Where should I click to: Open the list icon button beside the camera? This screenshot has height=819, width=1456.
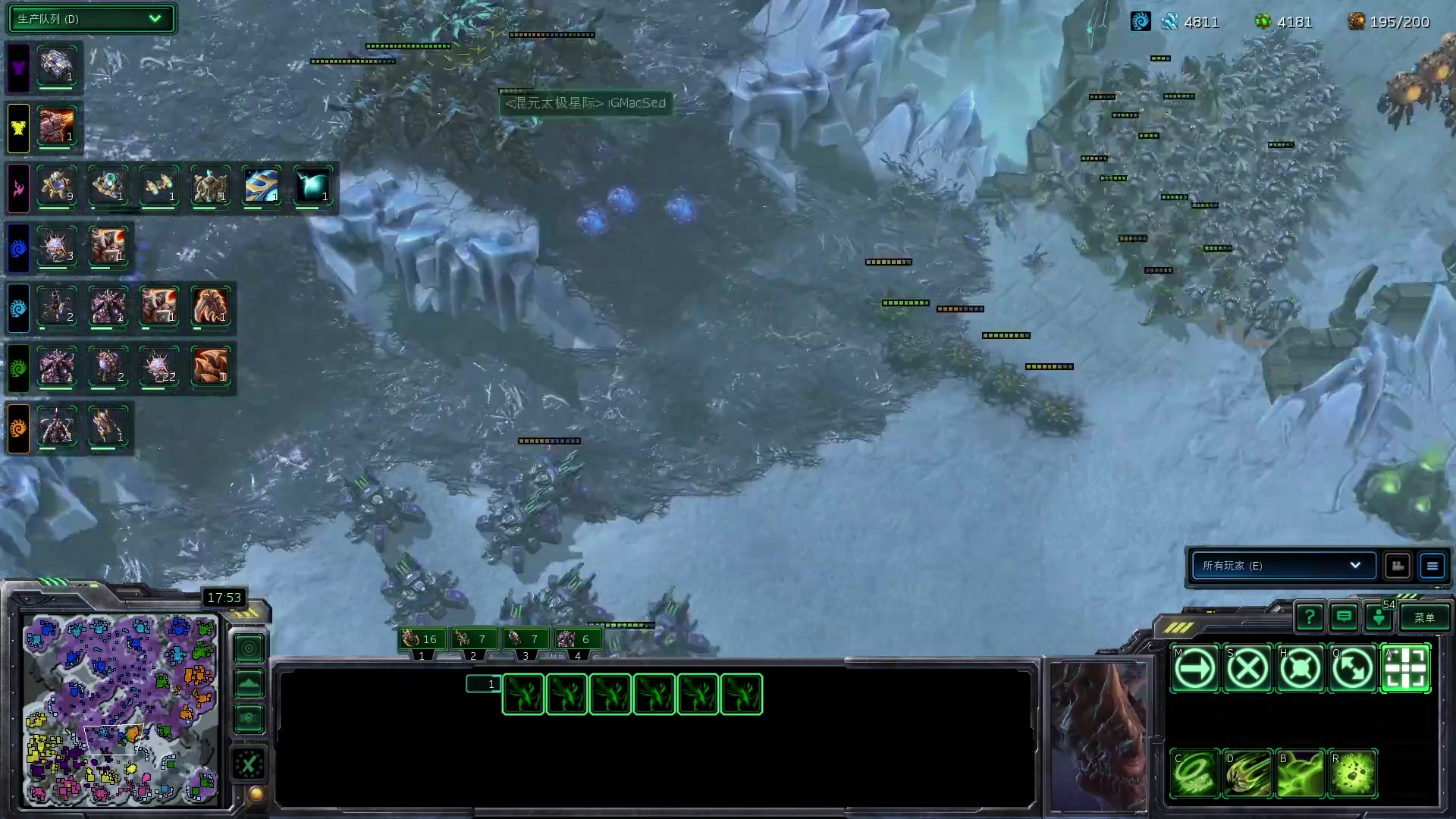1432,566
